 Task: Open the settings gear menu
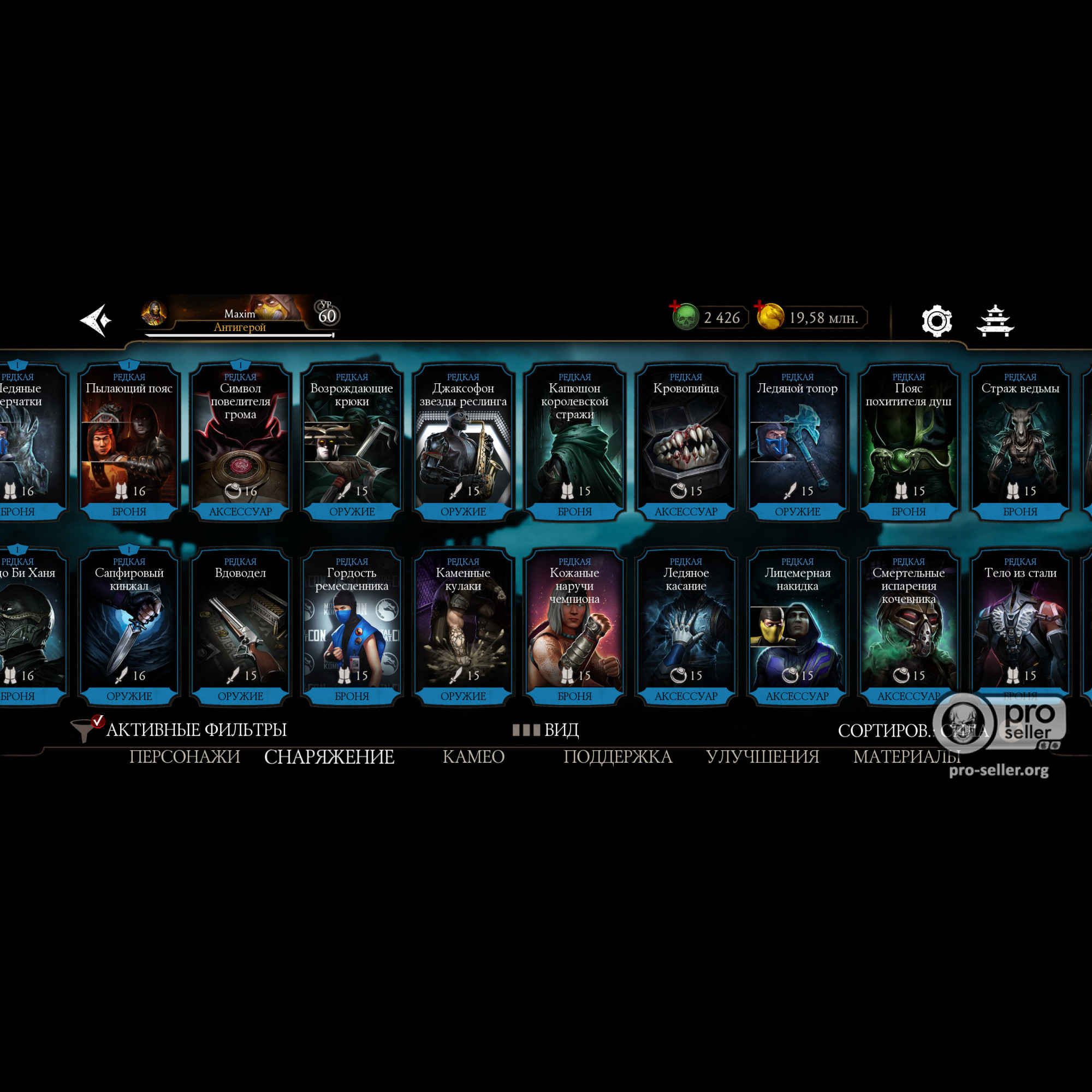[x=936, y=321]
